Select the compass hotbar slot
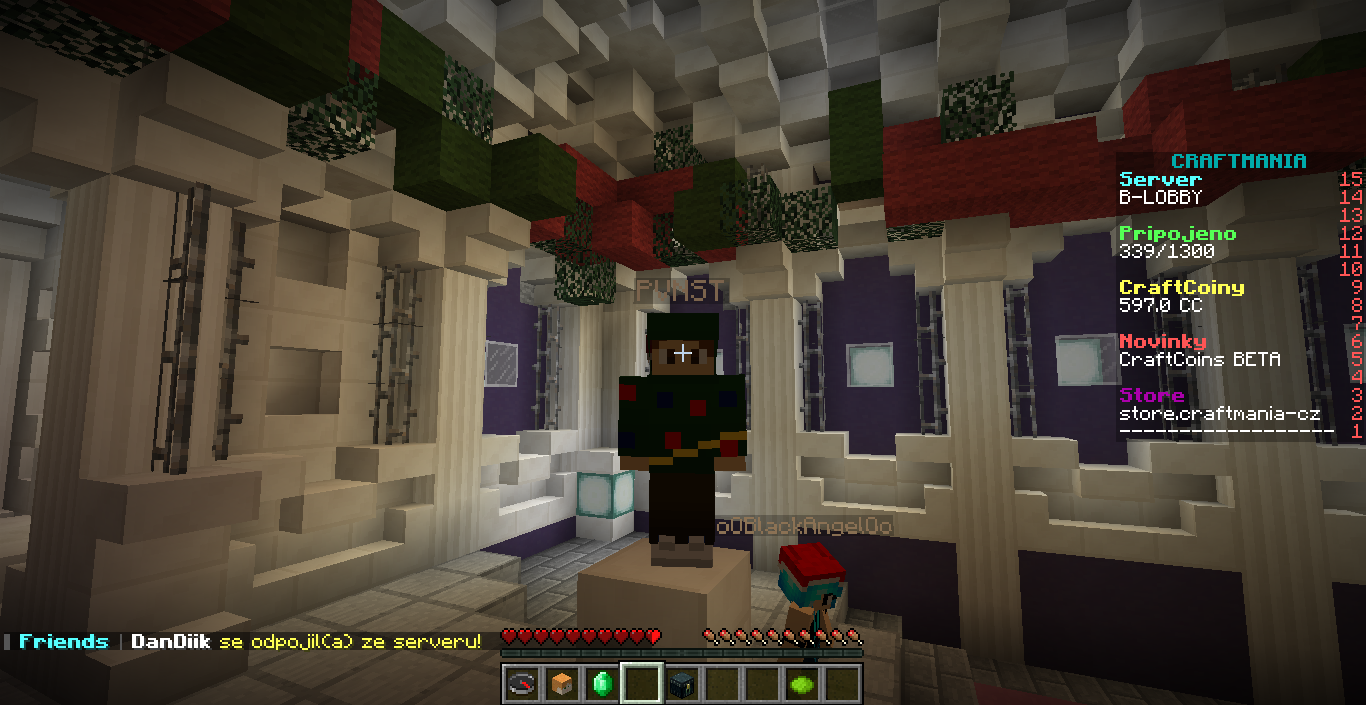 pyautogui.click(x=521, y=684)
